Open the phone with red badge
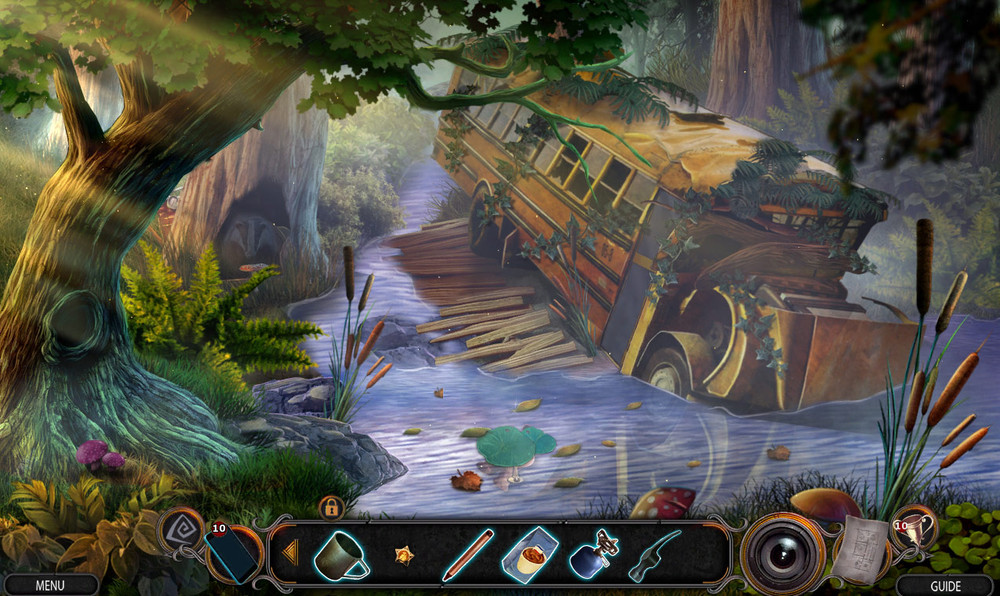Image resolution: width=1000 pixels, height=596 pixels. (232, 554)
